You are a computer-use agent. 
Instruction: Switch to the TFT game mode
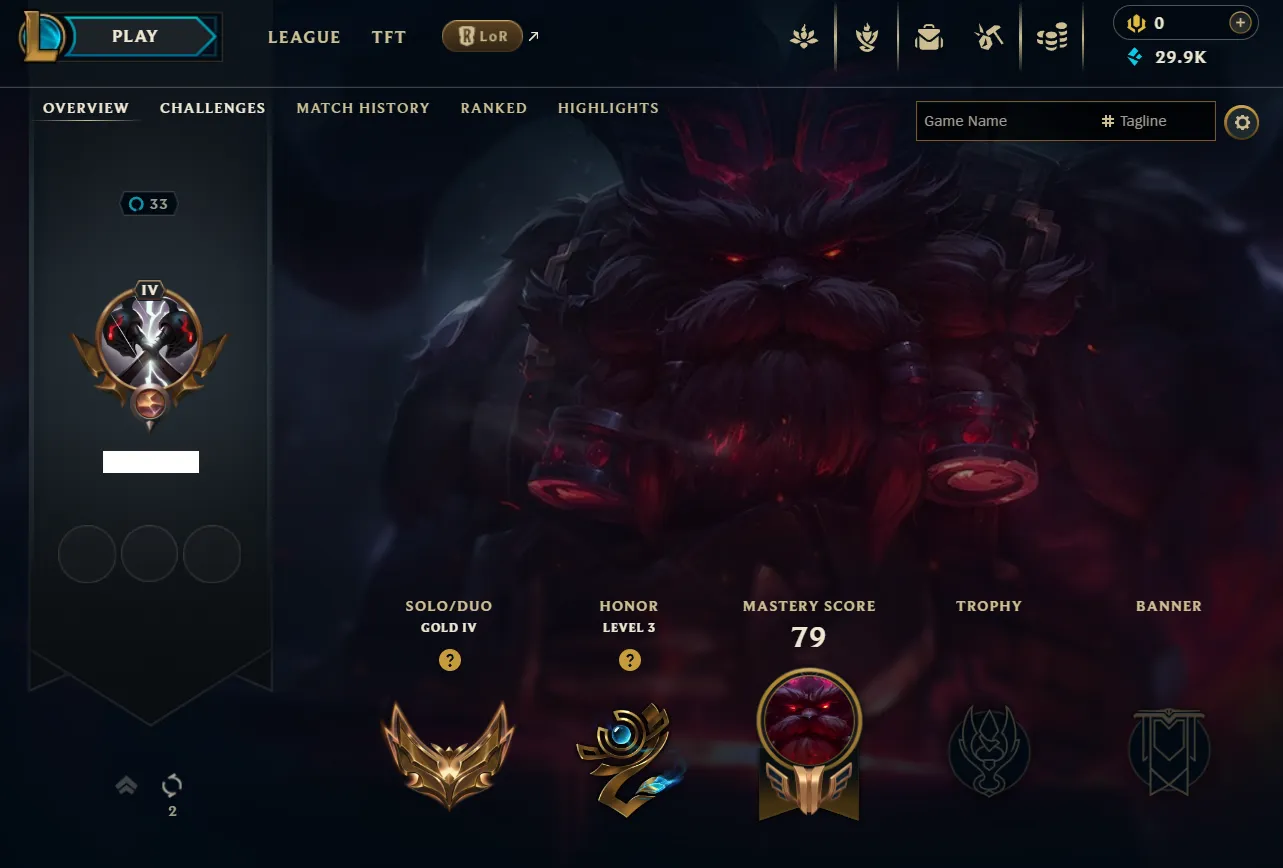coord(388,37)
